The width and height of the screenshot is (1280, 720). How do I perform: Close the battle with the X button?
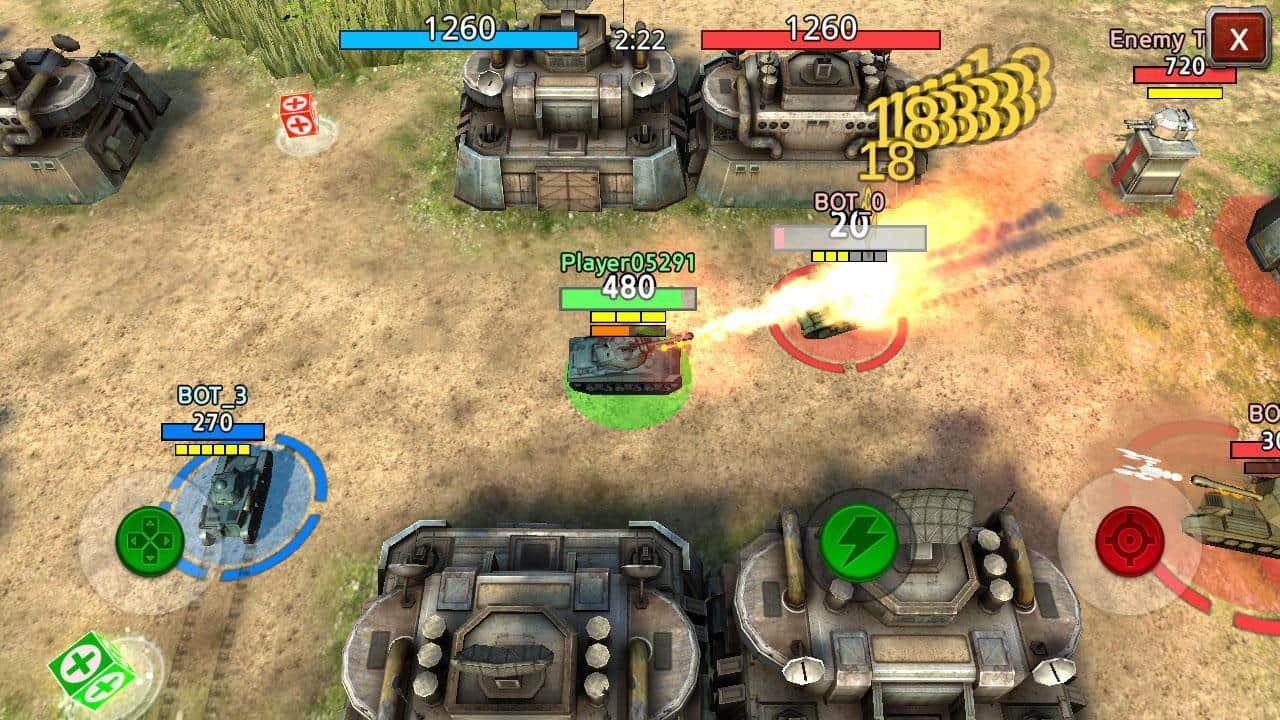point(1238,40)
